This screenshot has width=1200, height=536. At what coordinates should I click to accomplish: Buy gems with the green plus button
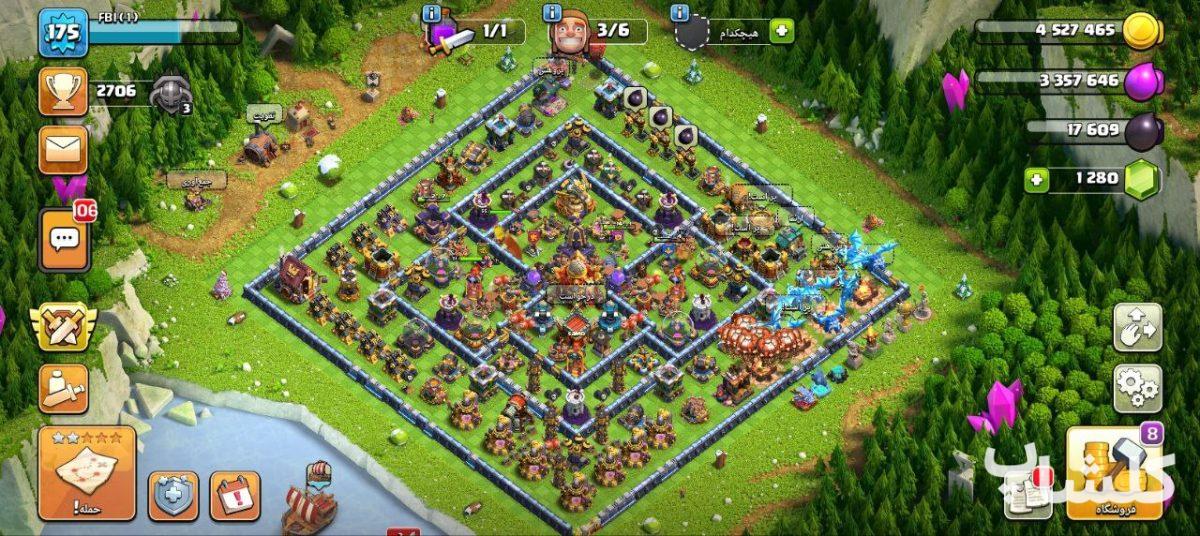point(1037,181)
